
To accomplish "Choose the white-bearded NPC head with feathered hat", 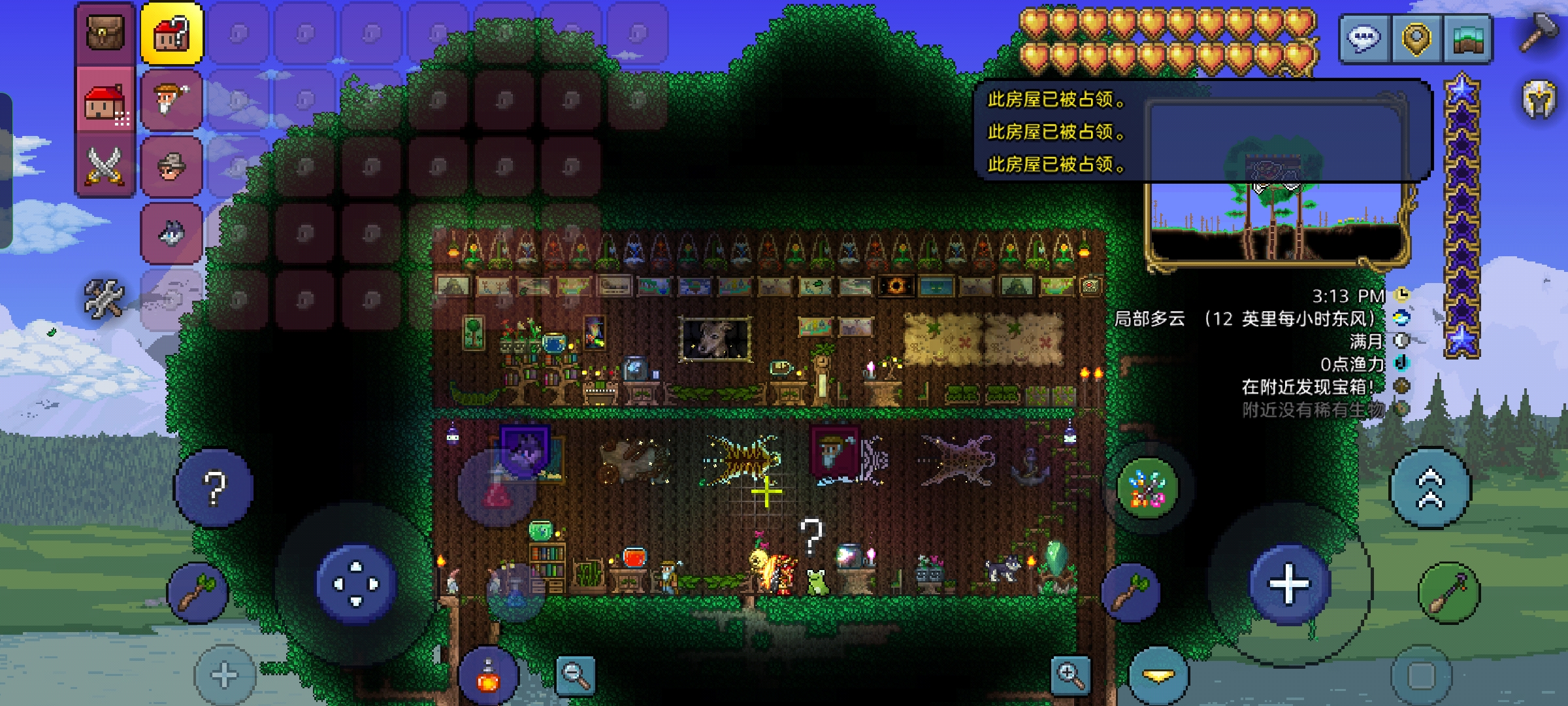I will [172, 100].
